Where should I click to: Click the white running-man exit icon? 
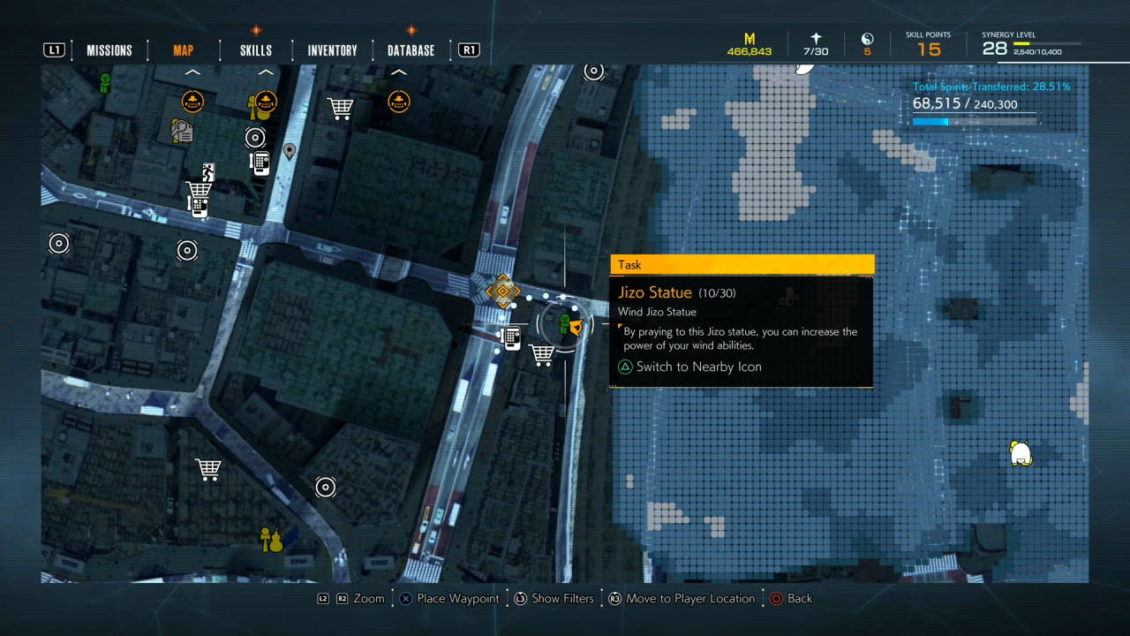pos(208,170)
